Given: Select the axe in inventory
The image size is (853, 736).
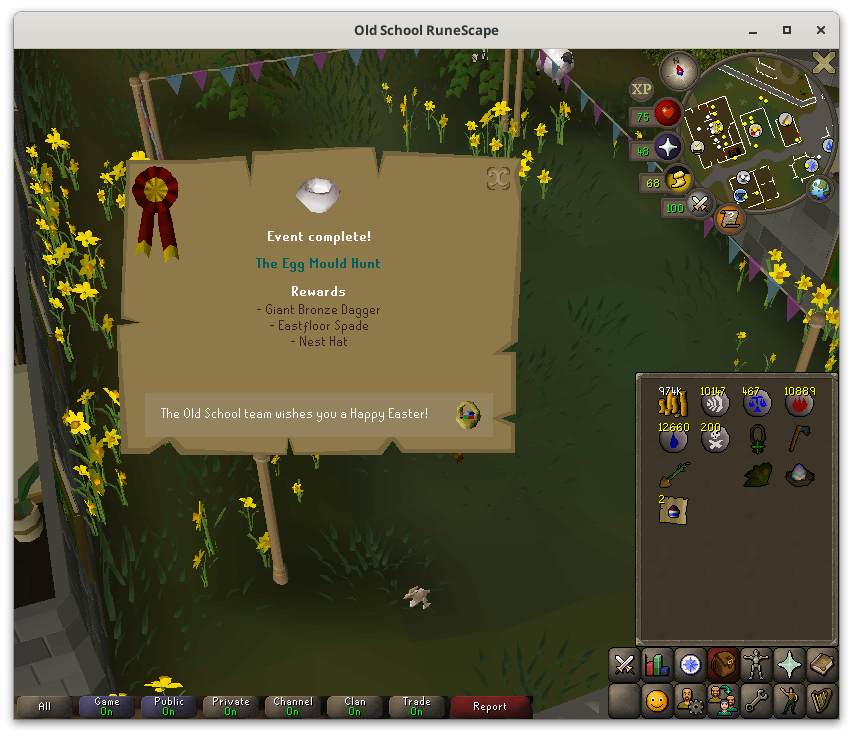Looking at the screenshot, I should coord(799,438).
